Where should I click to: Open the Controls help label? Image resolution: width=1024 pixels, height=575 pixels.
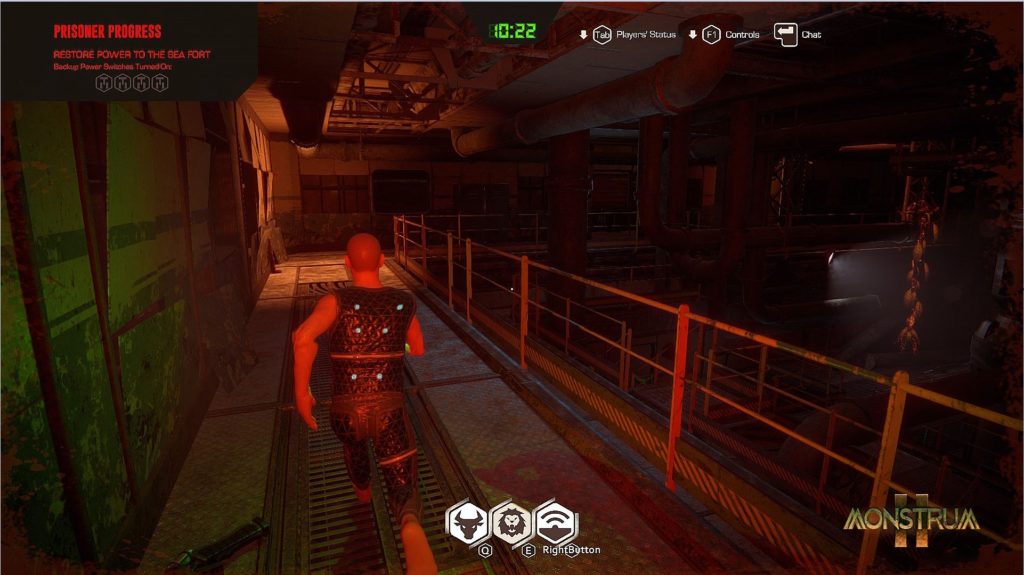pyautogui.click(x=742, y=34)
